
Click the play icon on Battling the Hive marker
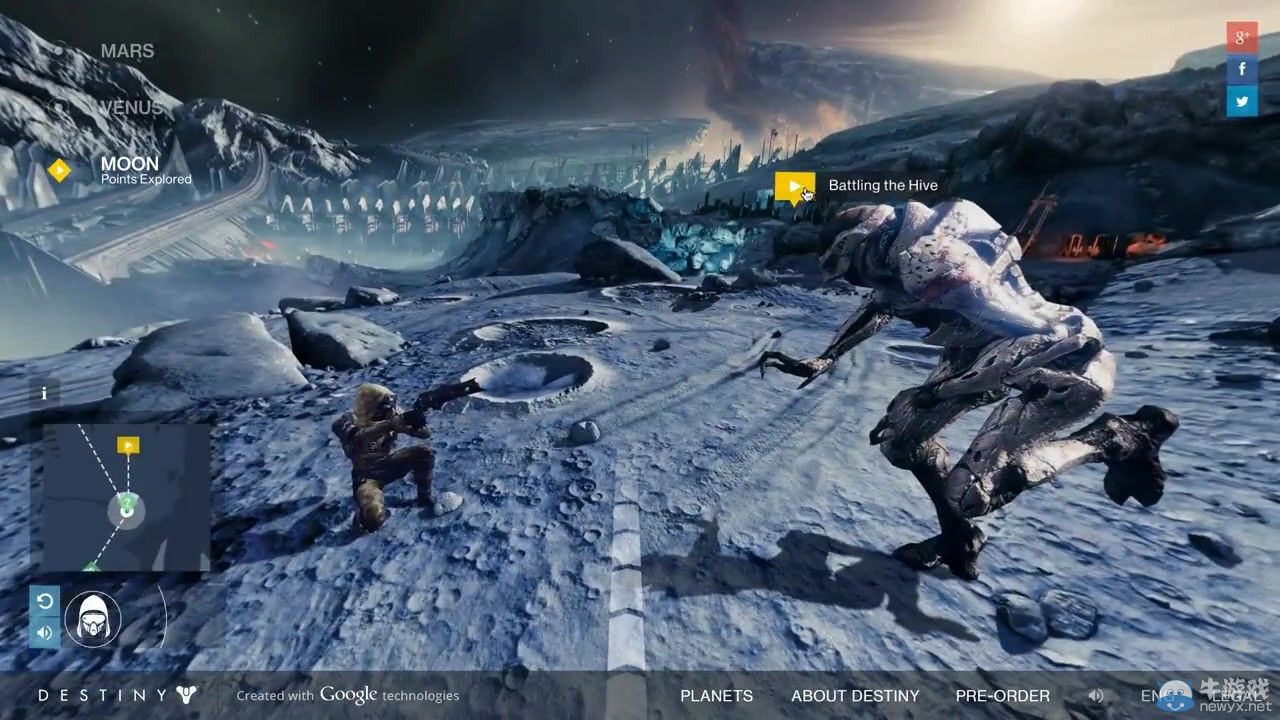[795, 185]
